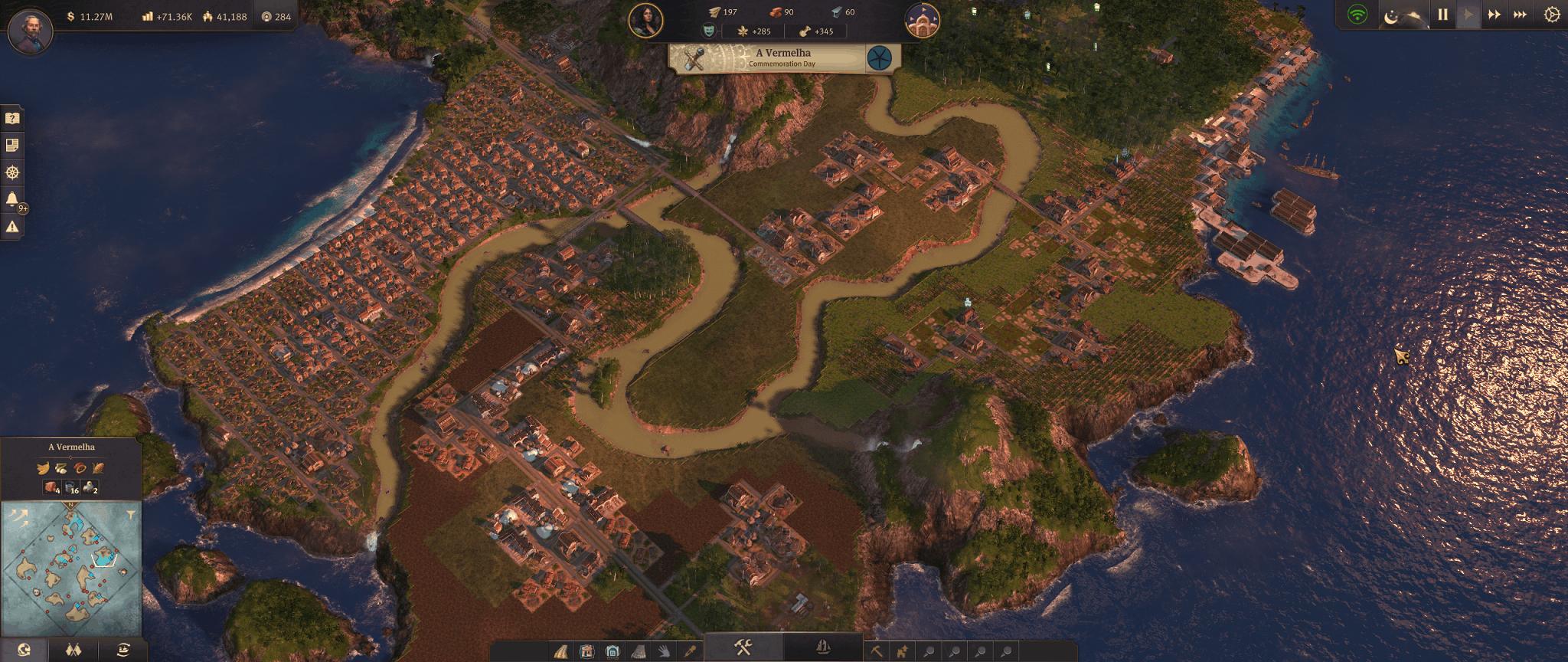Choose the eyedropper copy tool

tap(690, 651)
